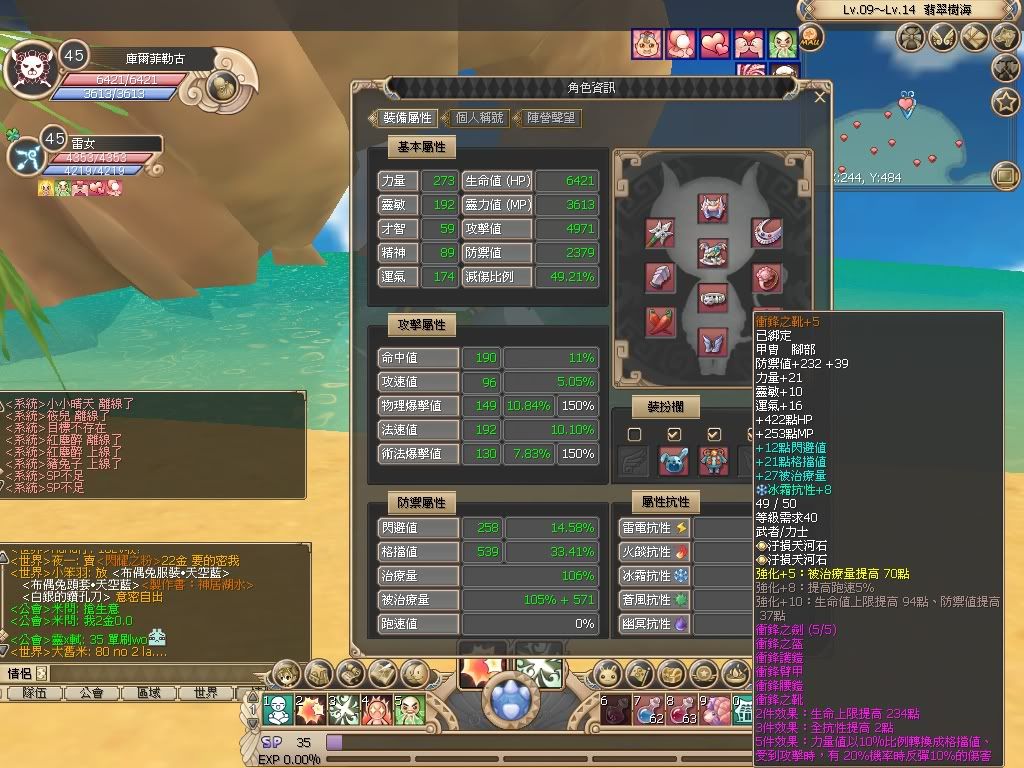Image resolution: width=1024 pixels, height=768 pixels.
Task: Select the 裝備屬性 tab
Action: click(407, 118)
